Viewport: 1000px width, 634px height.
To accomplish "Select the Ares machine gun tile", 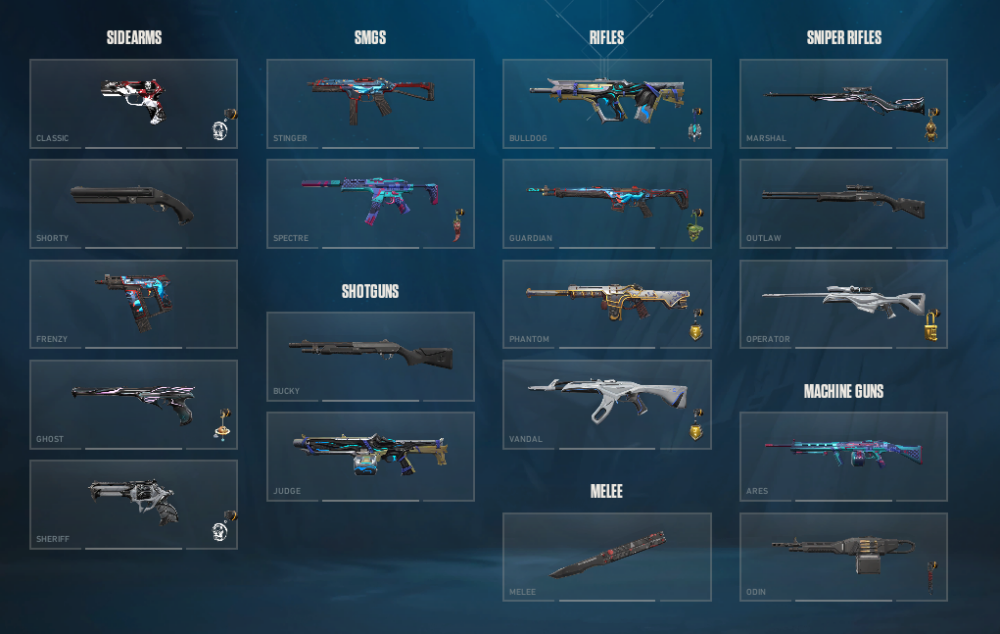I will (x=843, y=456).
